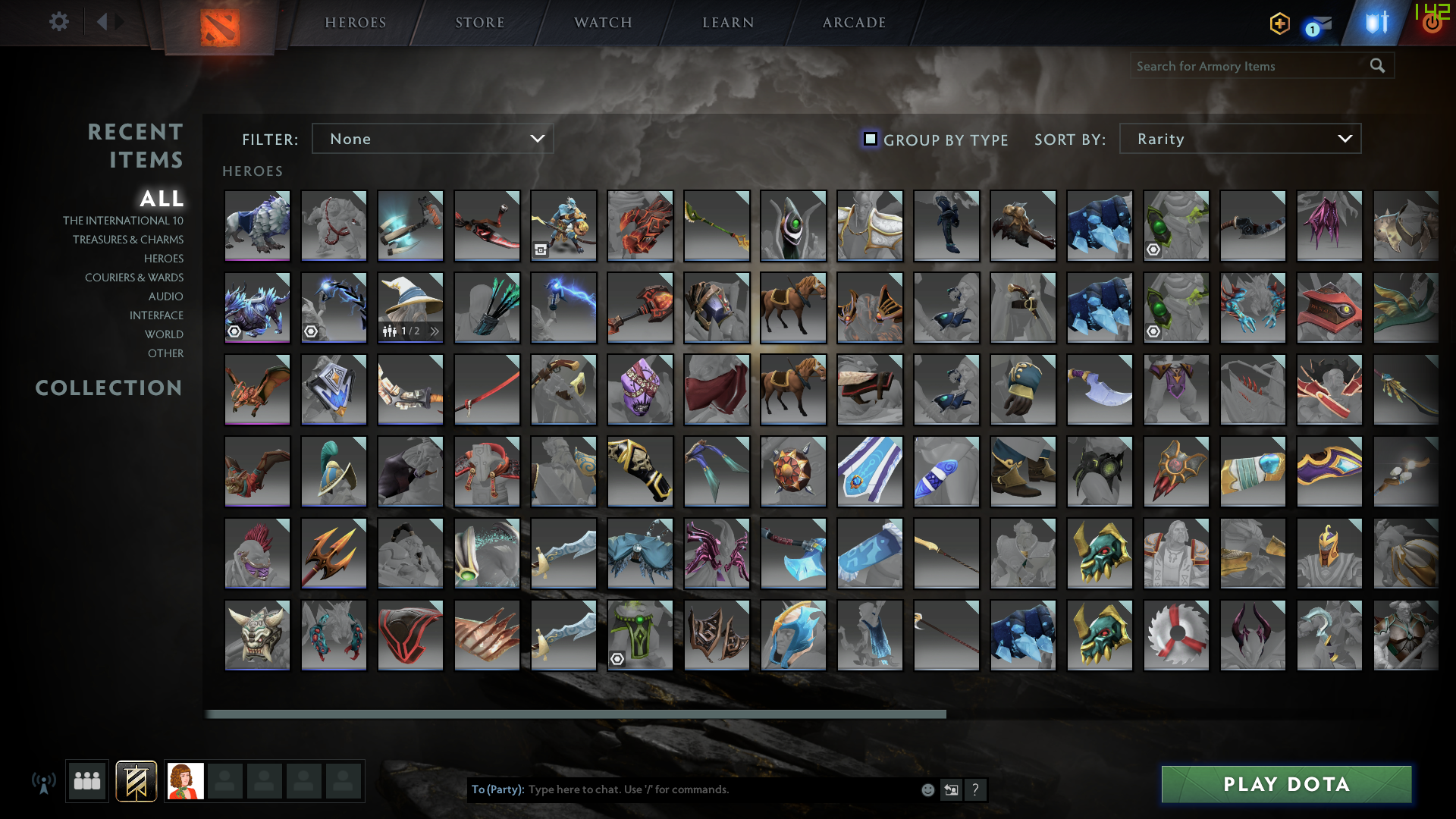Switch to the Store tab
This screenshot has width=1456, height=819.
pyautogui.click(x=480, y=22)
